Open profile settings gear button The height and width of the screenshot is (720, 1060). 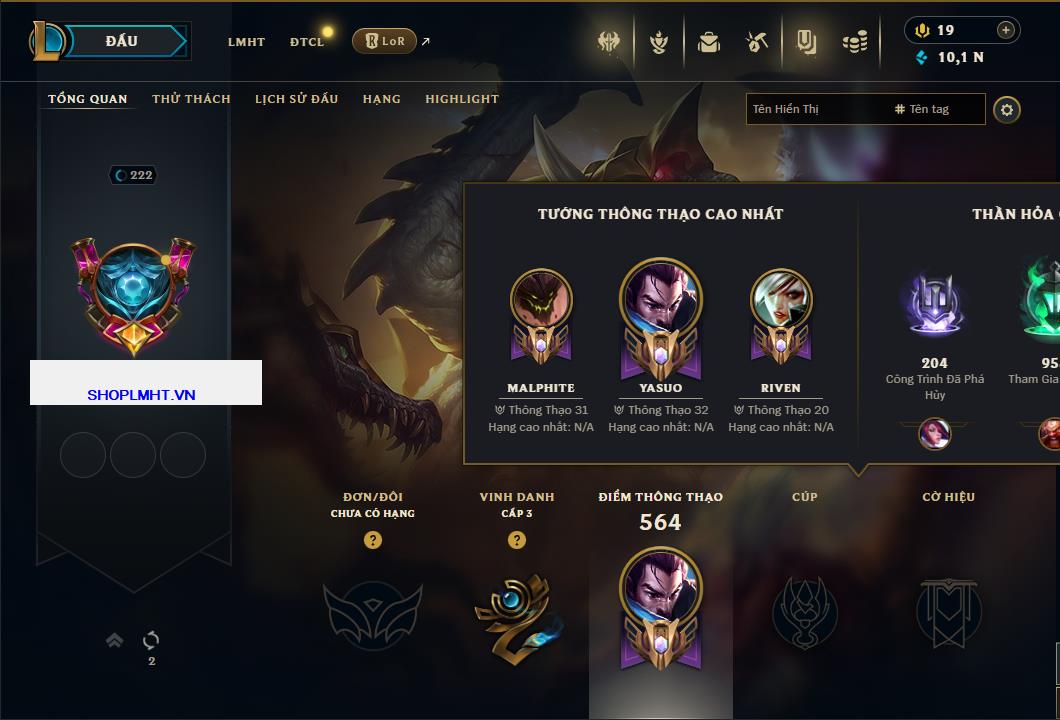click(1007, 109)
